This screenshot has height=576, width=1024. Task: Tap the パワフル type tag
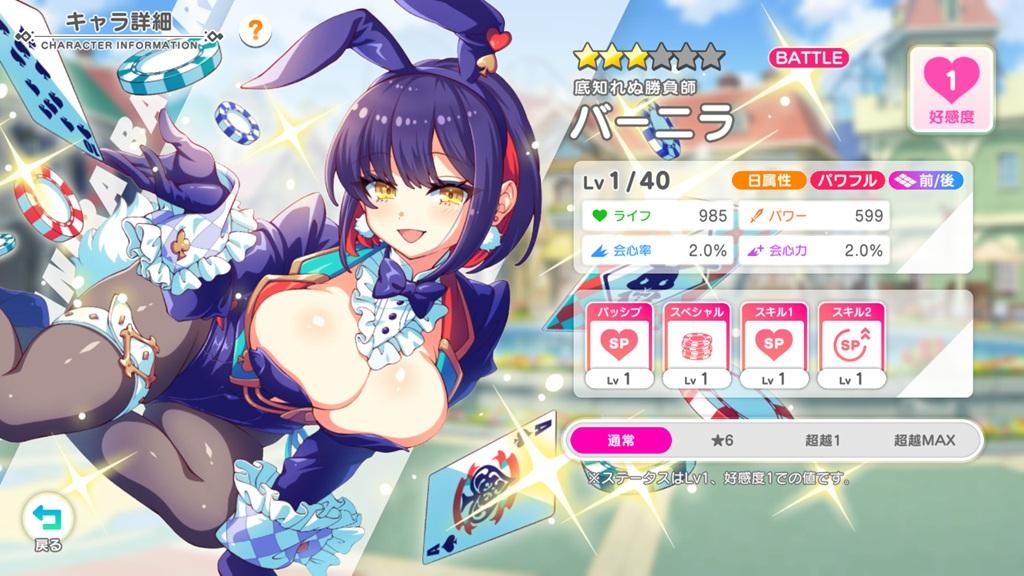point(847,181)
